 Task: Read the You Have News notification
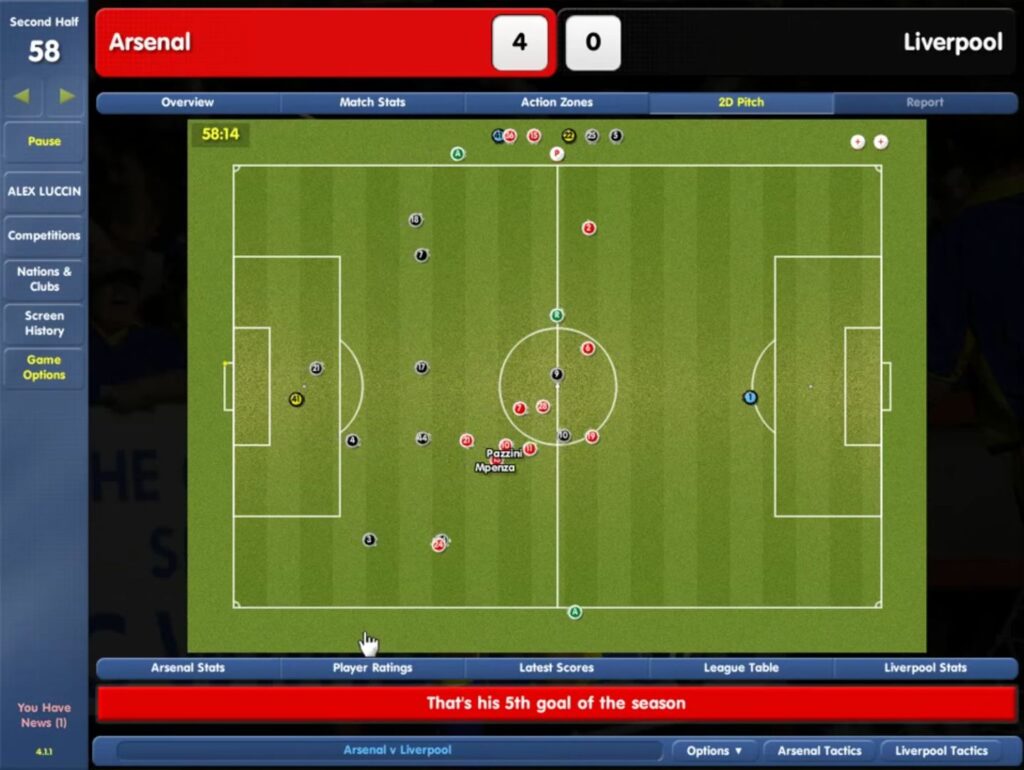tap(44, 714)
